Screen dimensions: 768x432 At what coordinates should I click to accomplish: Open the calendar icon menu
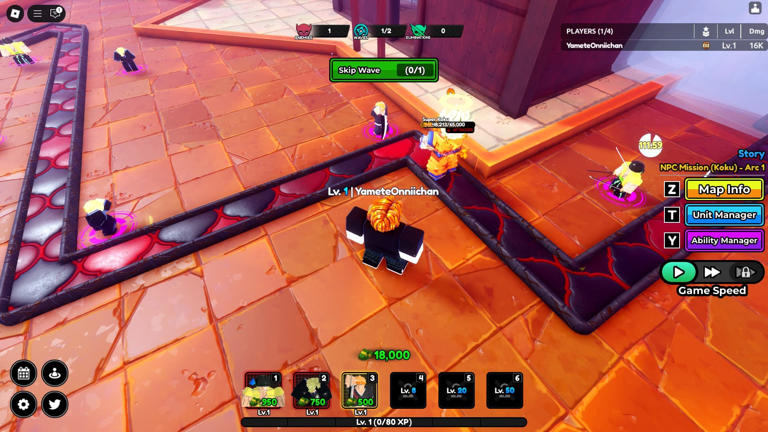pyautogui.click(x=24, y=374)
